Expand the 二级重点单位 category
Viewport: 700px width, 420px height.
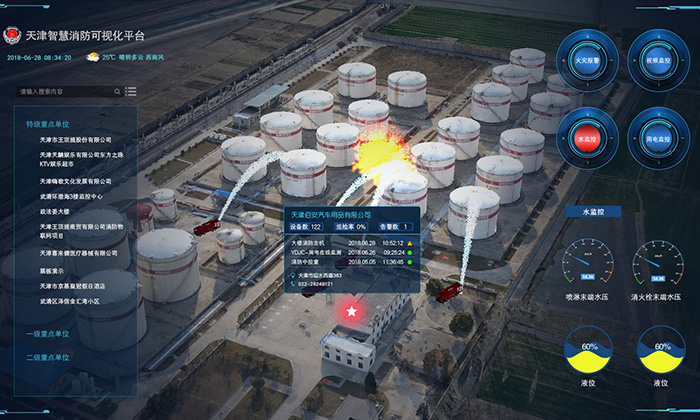49,356
